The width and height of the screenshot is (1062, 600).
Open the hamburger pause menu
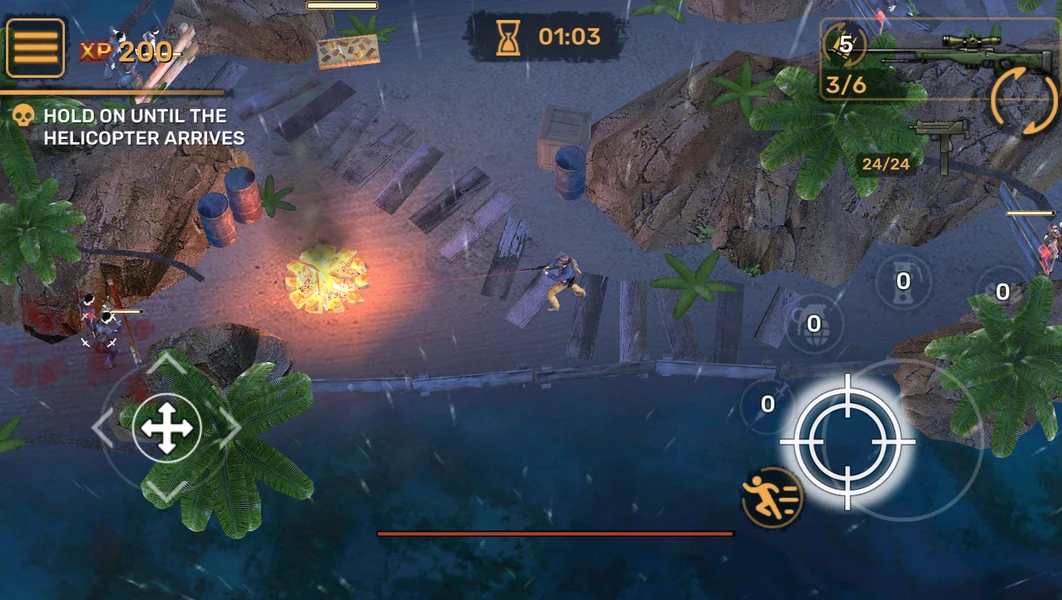click(x=36, y=47)
